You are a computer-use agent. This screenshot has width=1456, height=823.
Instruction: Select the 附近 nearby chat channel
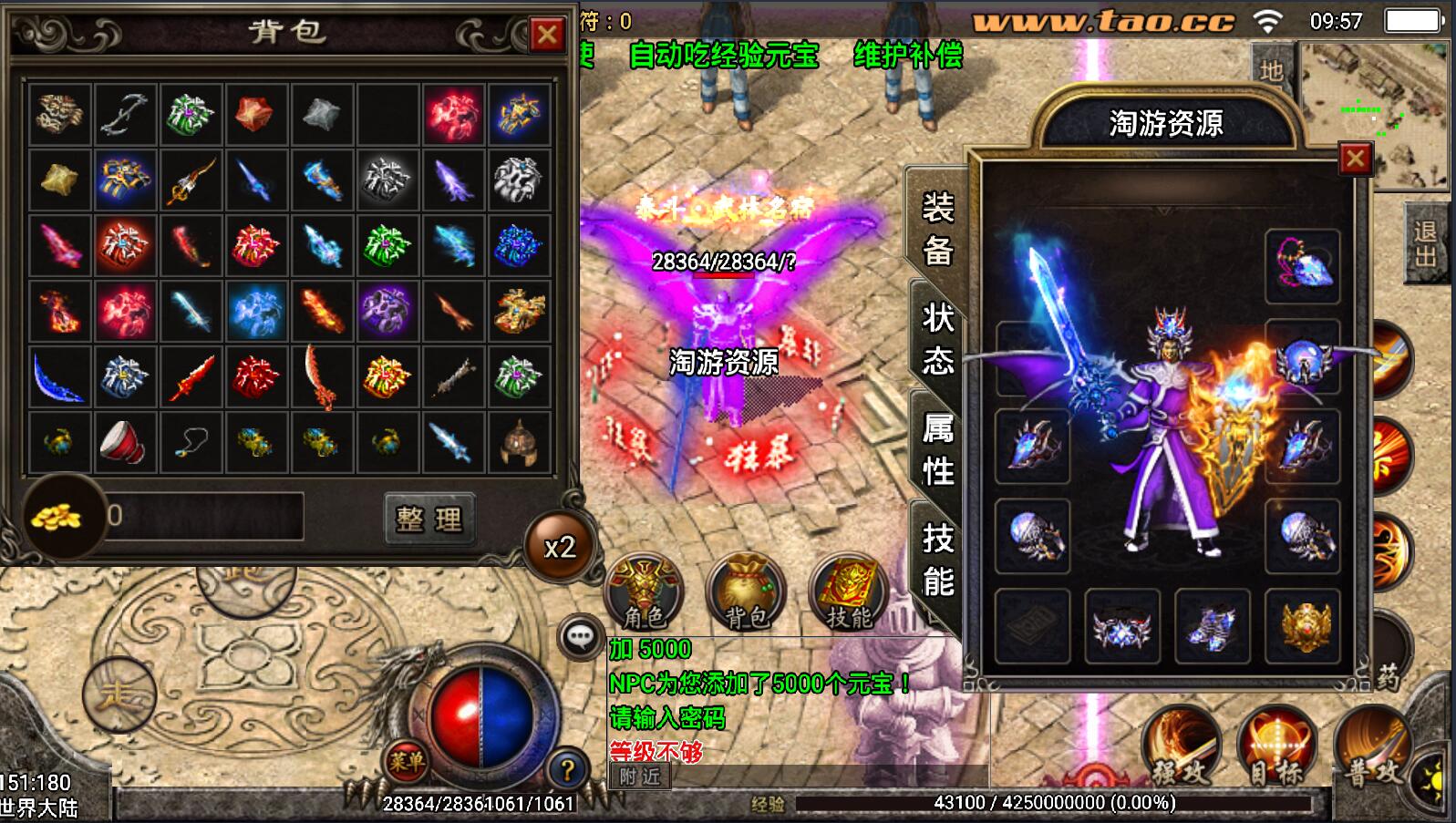tap(640, 777)
